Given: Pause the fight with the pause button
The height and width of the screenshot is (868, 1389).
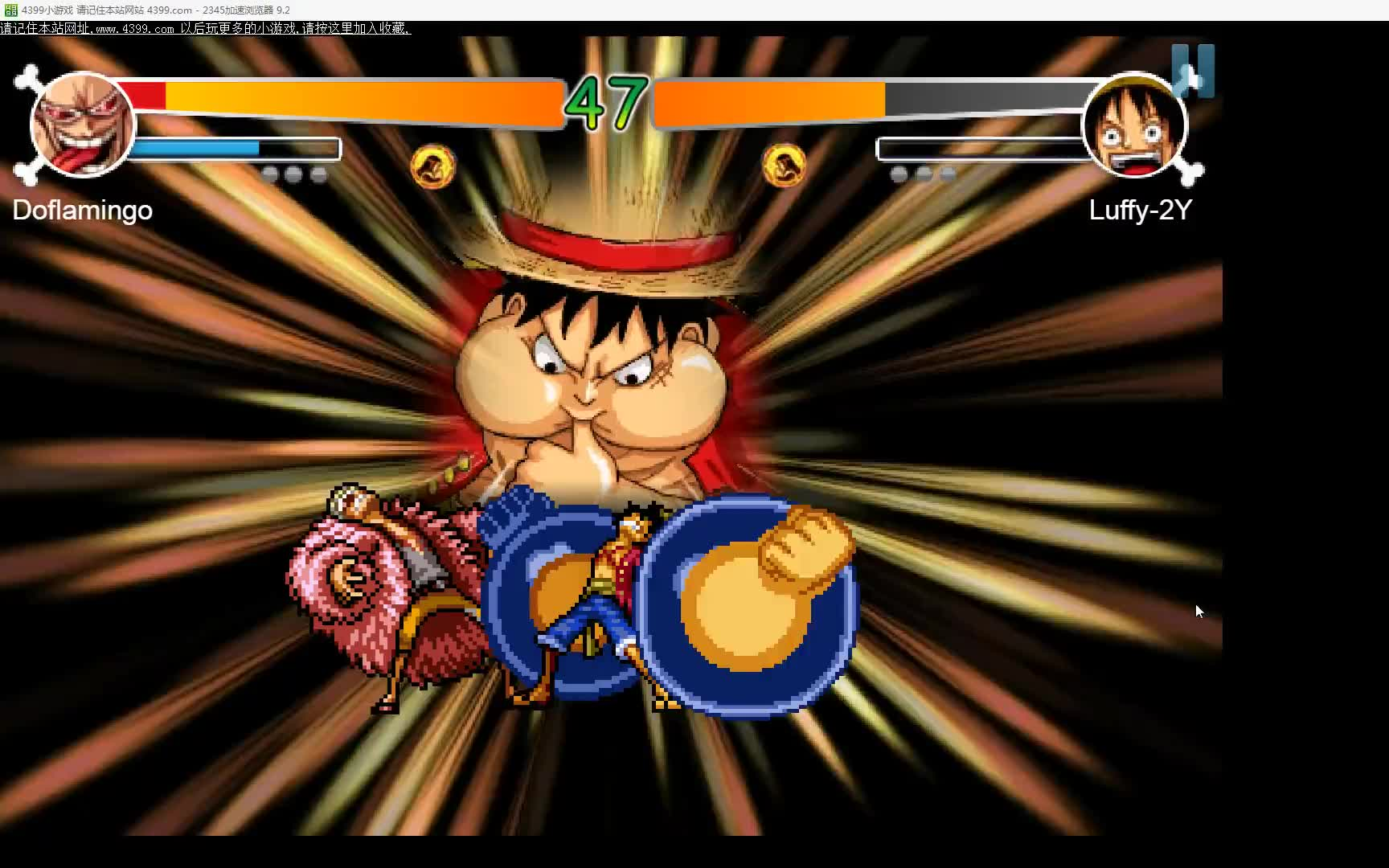Looking at the screenshot, I should point(1192,71).
